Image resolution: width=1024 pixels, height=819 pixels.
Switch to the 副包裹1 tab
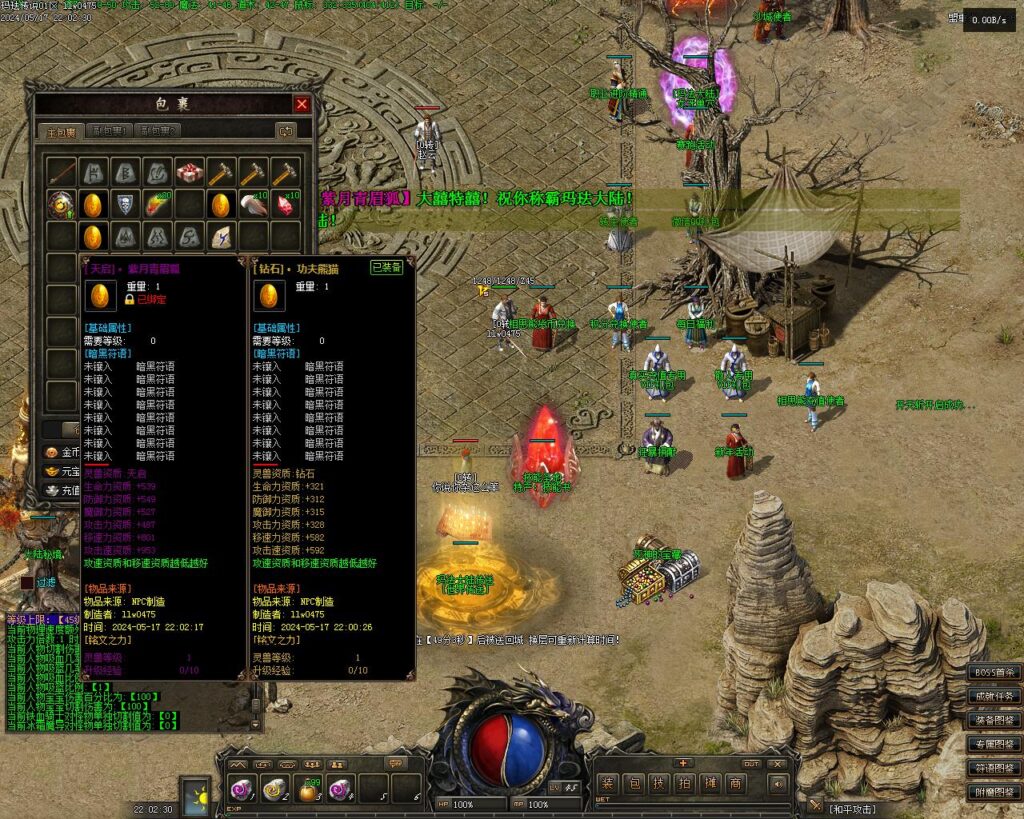click(108, 131)
